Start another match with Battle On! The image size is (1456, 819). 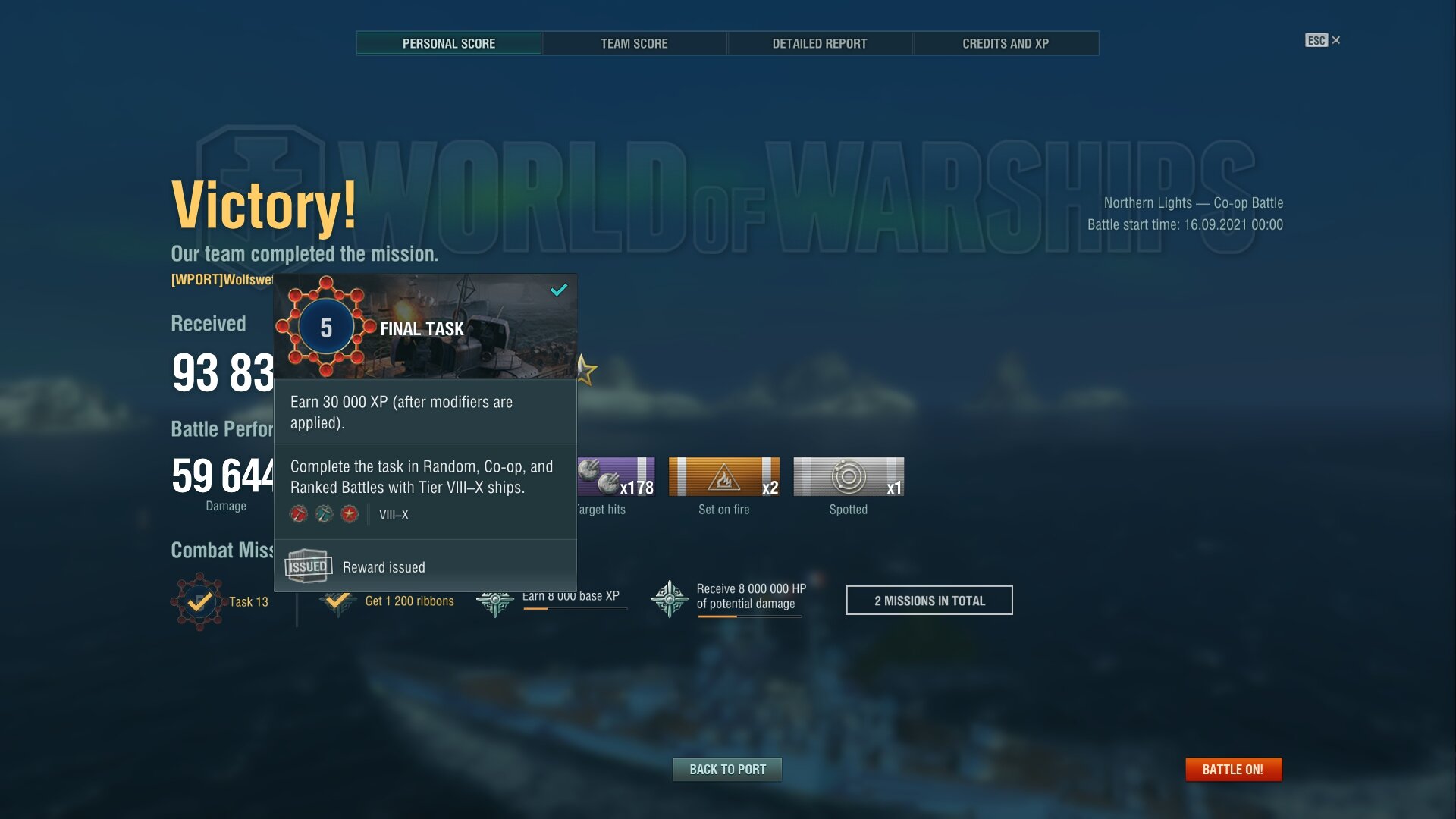(1233, 770)
